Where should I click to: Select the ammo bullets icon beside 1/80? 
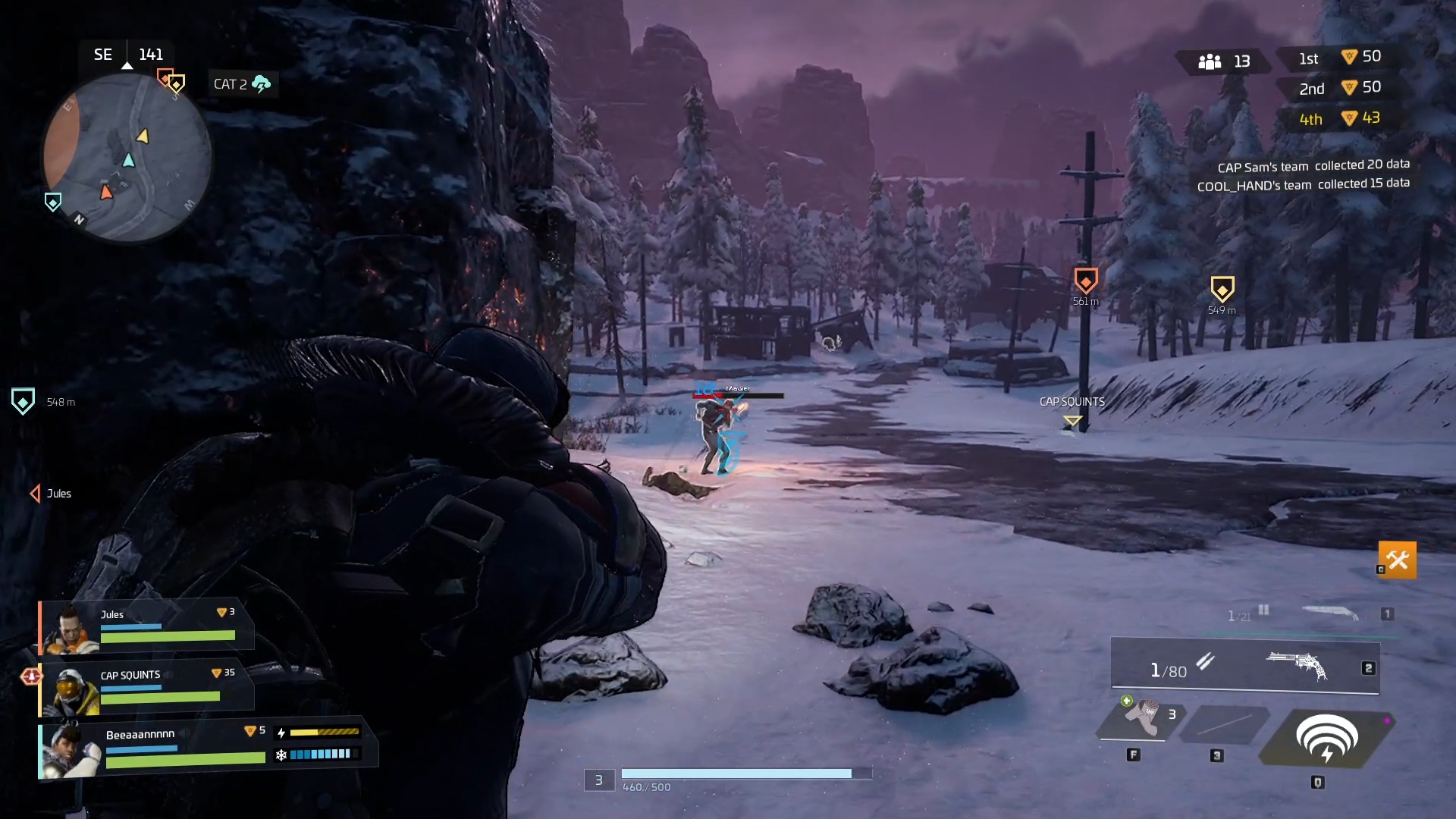point(1206,662)
